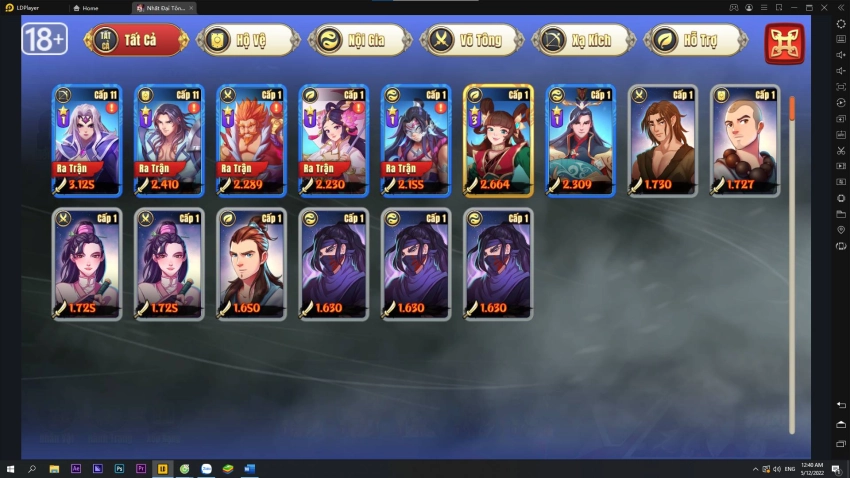This screenshot has height=478, width=850.
Task: Switch to the Xạ Kích tab
Action: (583, 40)
